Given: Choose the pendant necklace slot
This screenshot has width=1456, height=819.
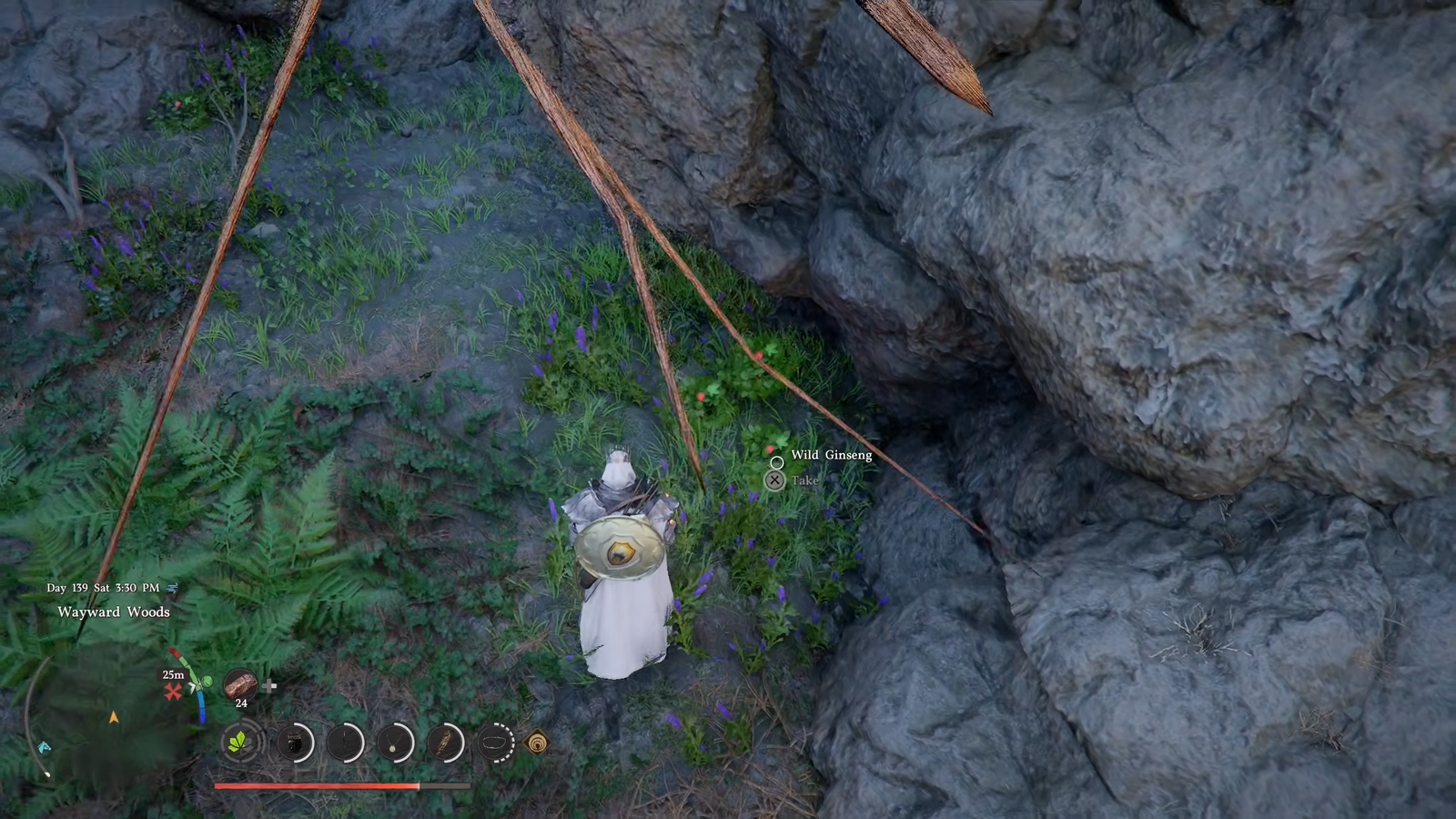Looking at the screenshot, I should pos(395,743).
